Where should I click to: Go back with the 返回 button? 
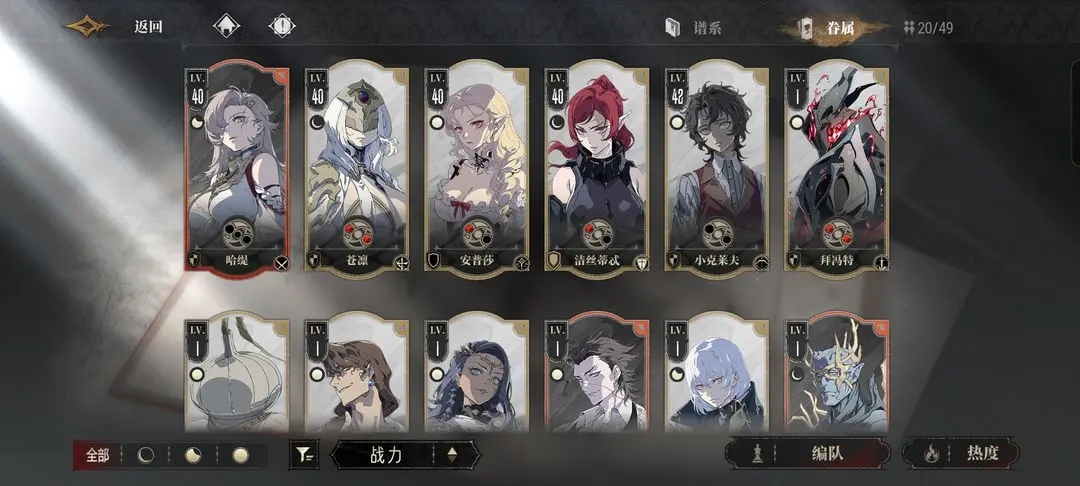[x=147, y=27]
